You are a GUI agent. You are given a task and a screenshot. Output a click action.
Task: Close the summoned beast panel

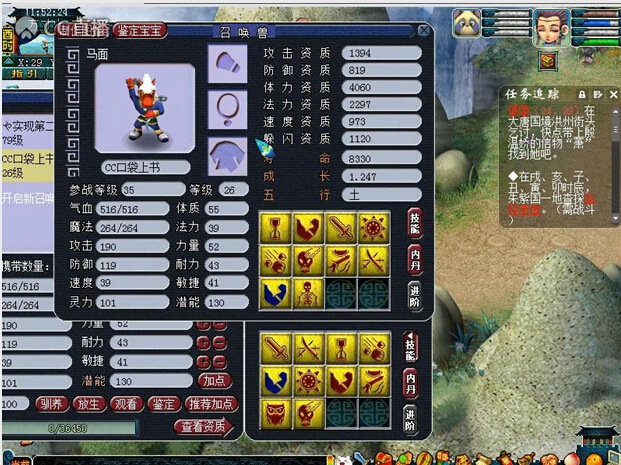pos(423,31)
